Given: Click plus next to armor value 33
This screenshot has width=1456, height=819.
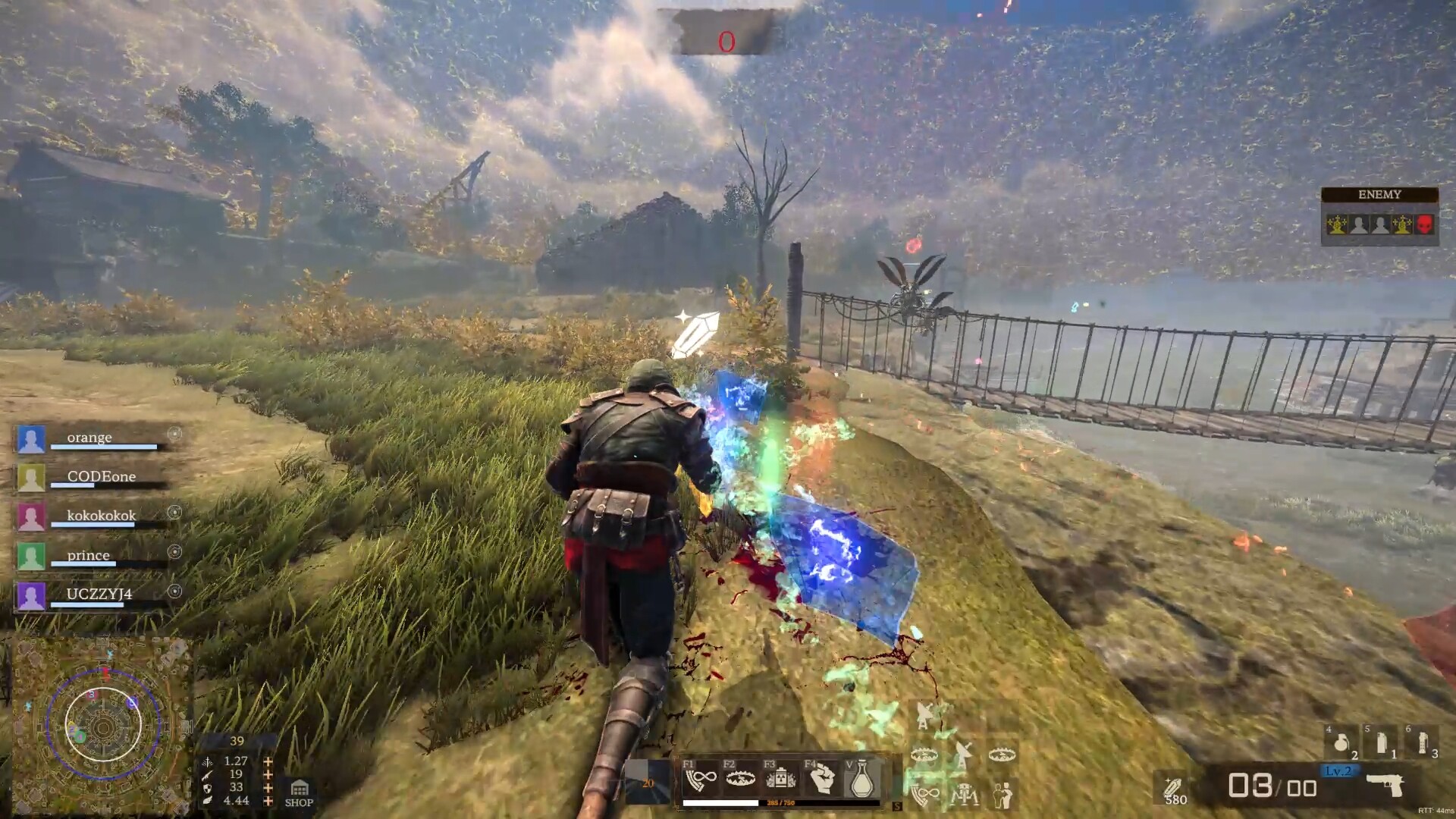Looking at the screenshot, I should [268, 788].
